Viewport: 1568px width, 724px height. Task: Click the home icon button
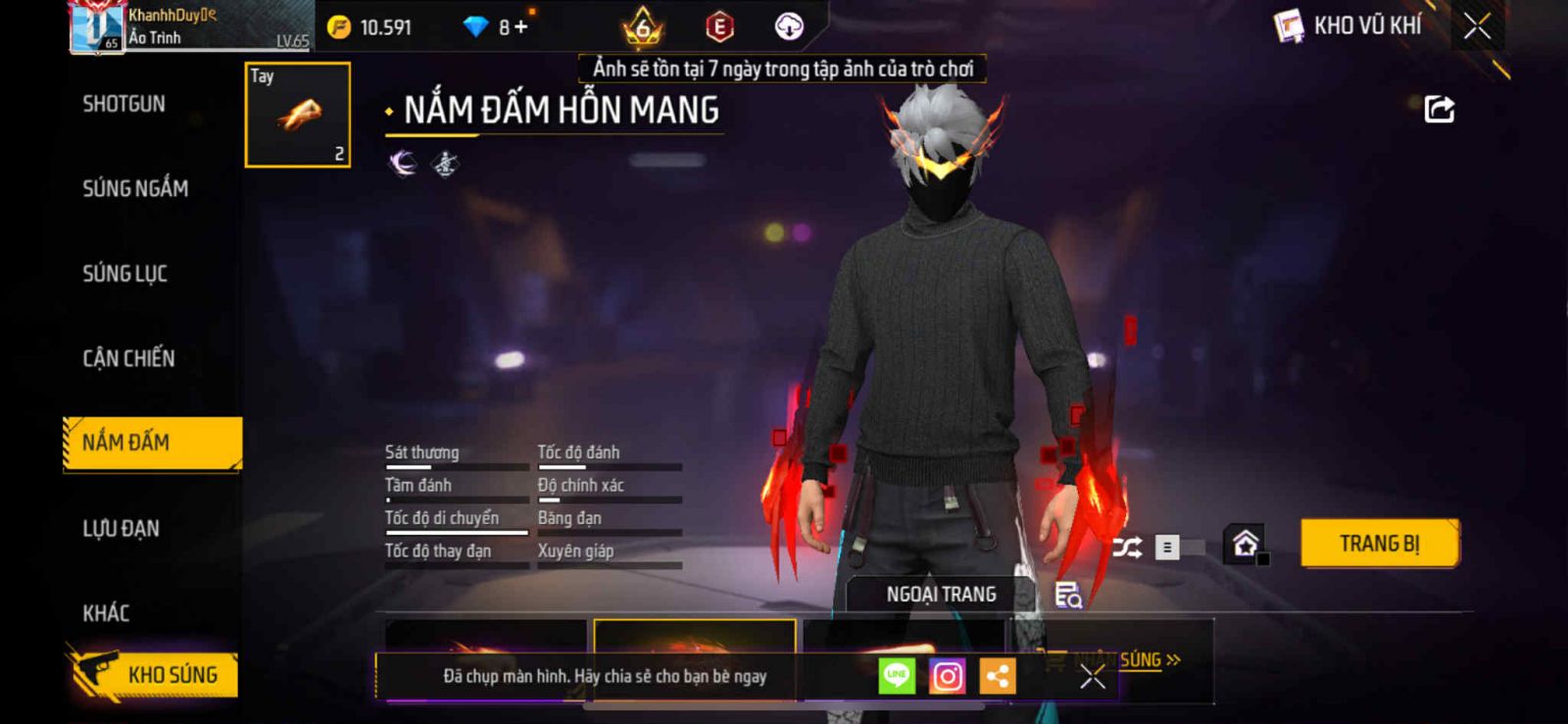(x=1245, y=544)
